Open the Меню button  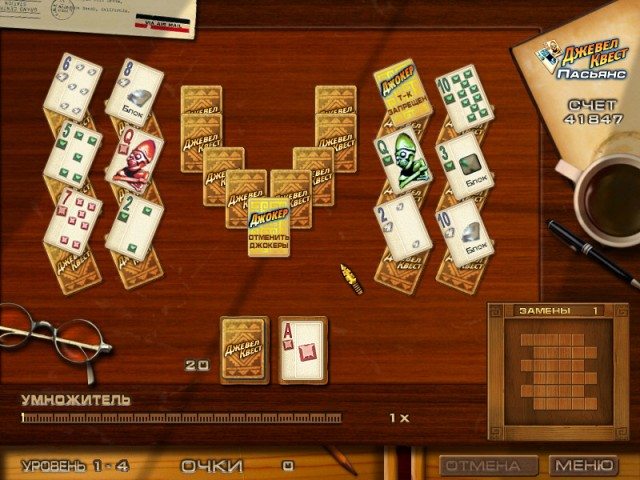pos(584,466)
